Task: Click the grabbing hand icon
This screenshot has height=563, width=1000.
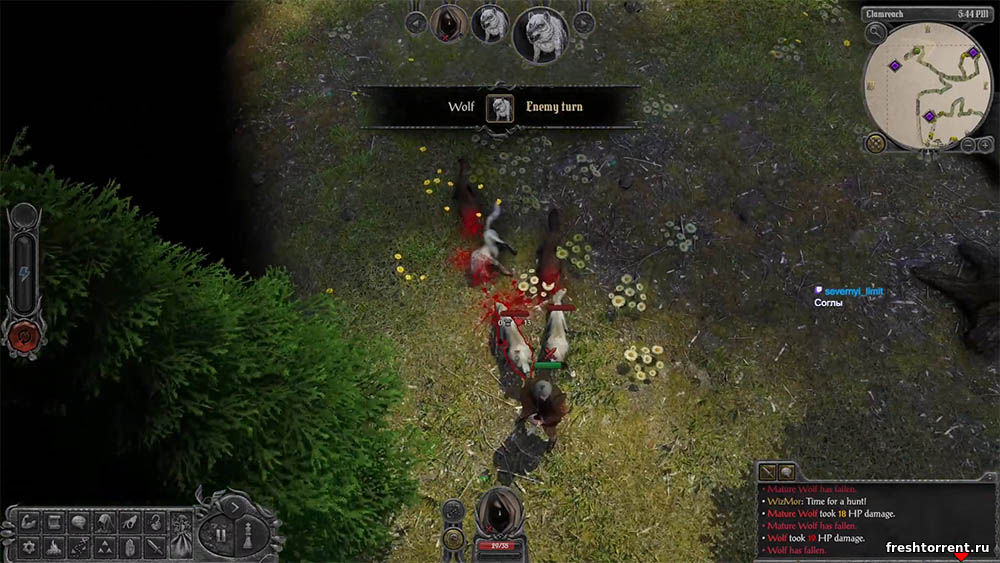Action: pos(130,521)
